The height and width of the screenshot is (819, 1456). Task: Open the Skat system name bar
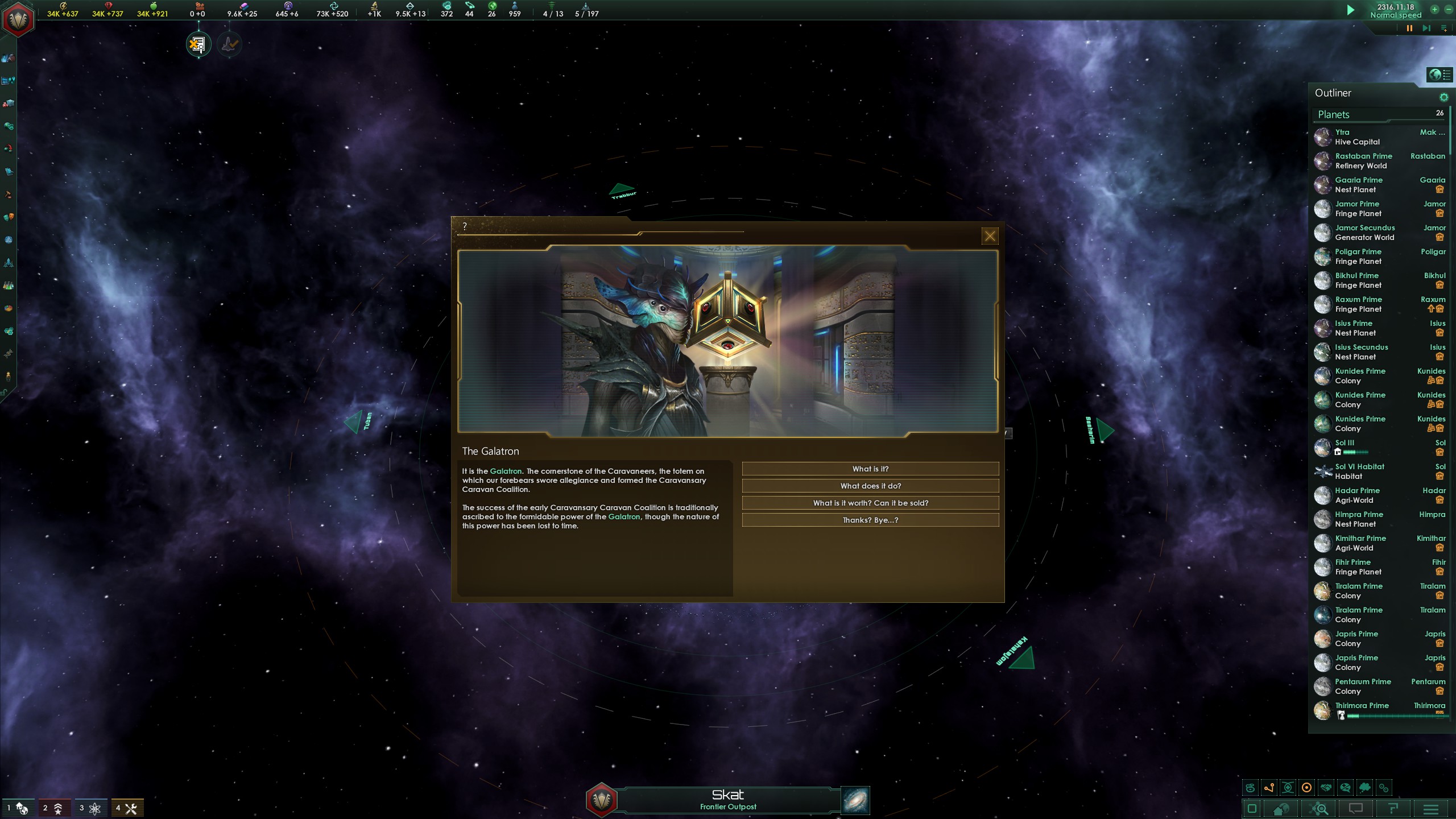728,800
